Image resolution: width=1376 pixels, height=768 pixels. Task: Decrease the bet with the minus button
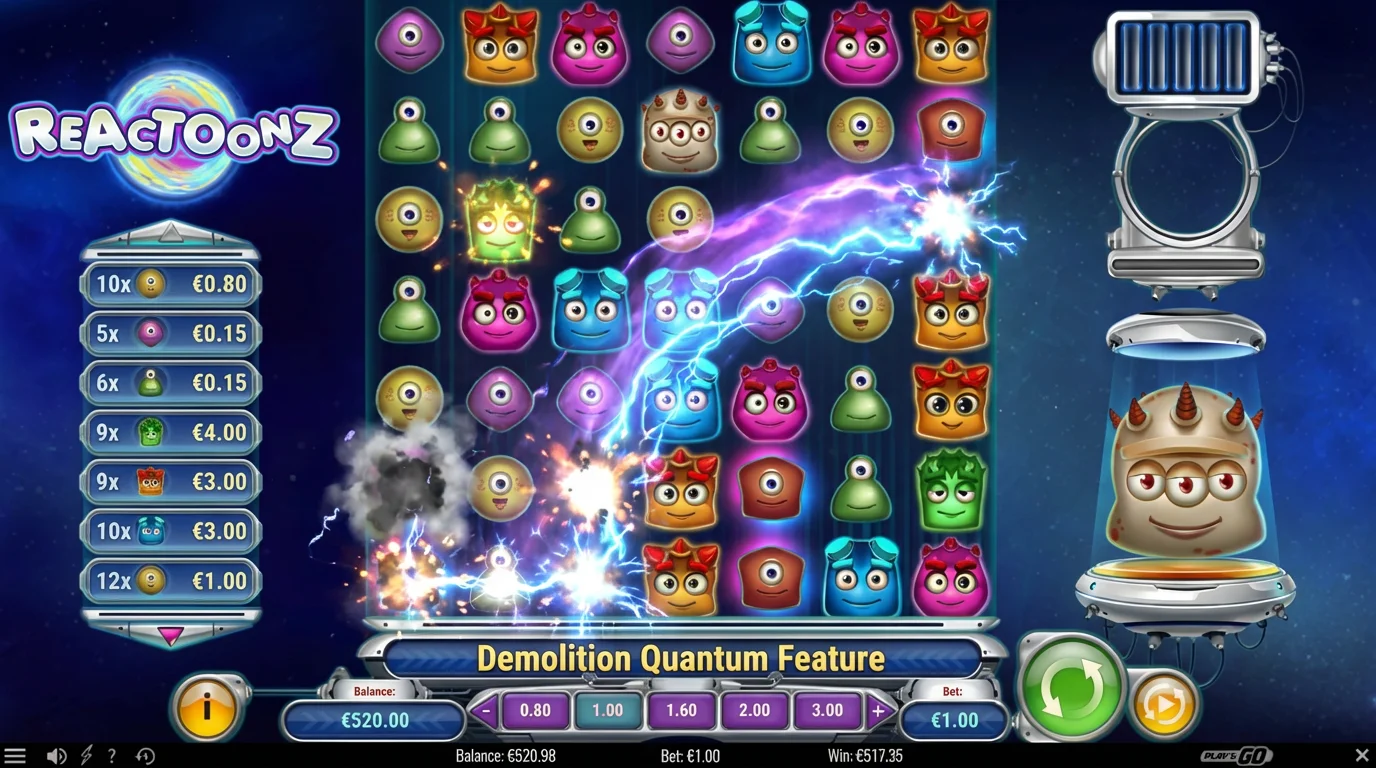coord(486,710)
